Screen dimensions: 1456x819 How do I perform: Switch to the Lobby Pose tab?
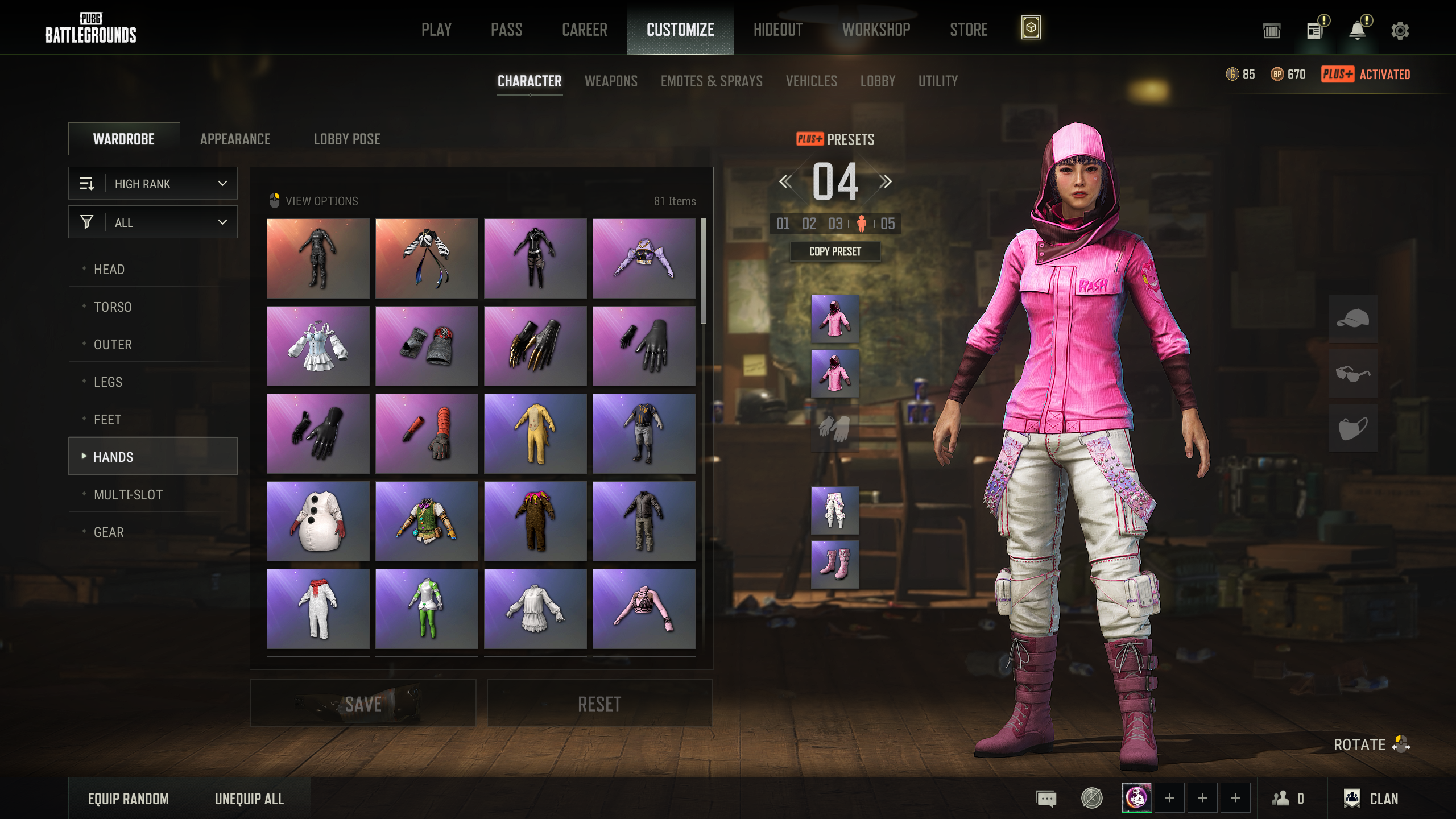(x=347, y=139)
